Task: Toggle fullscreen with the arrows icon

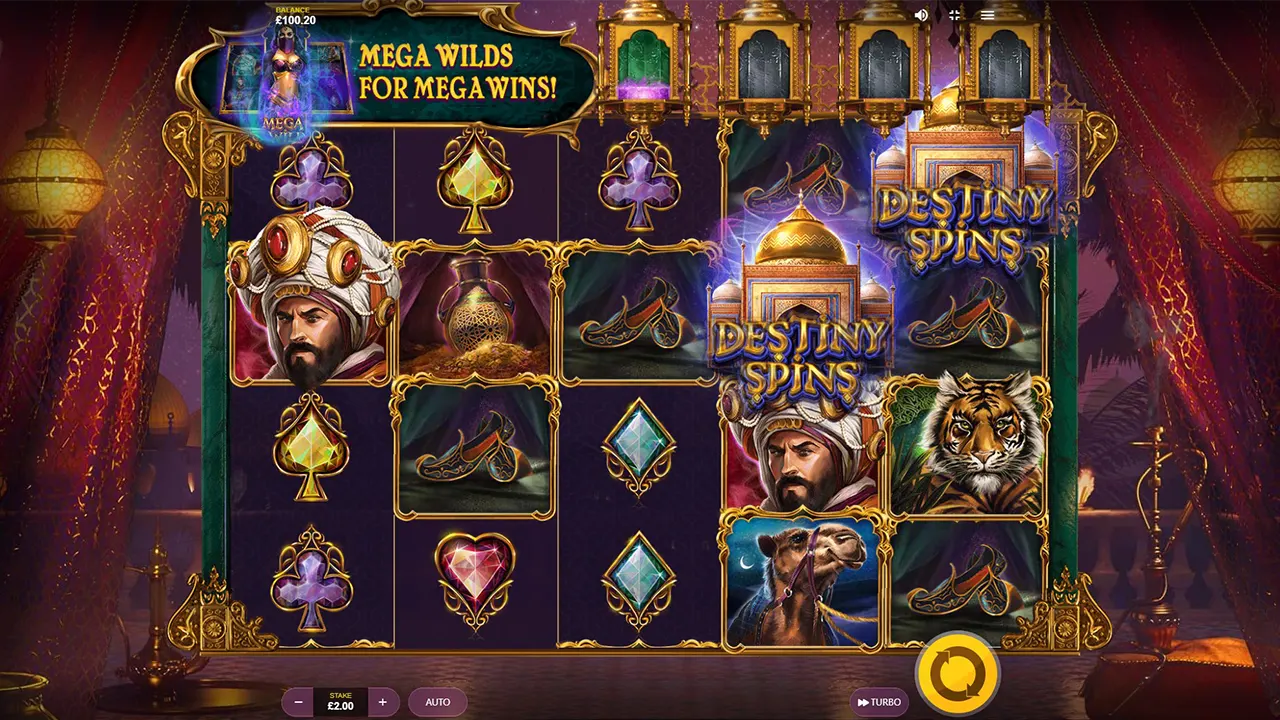Action: point(954,15)
